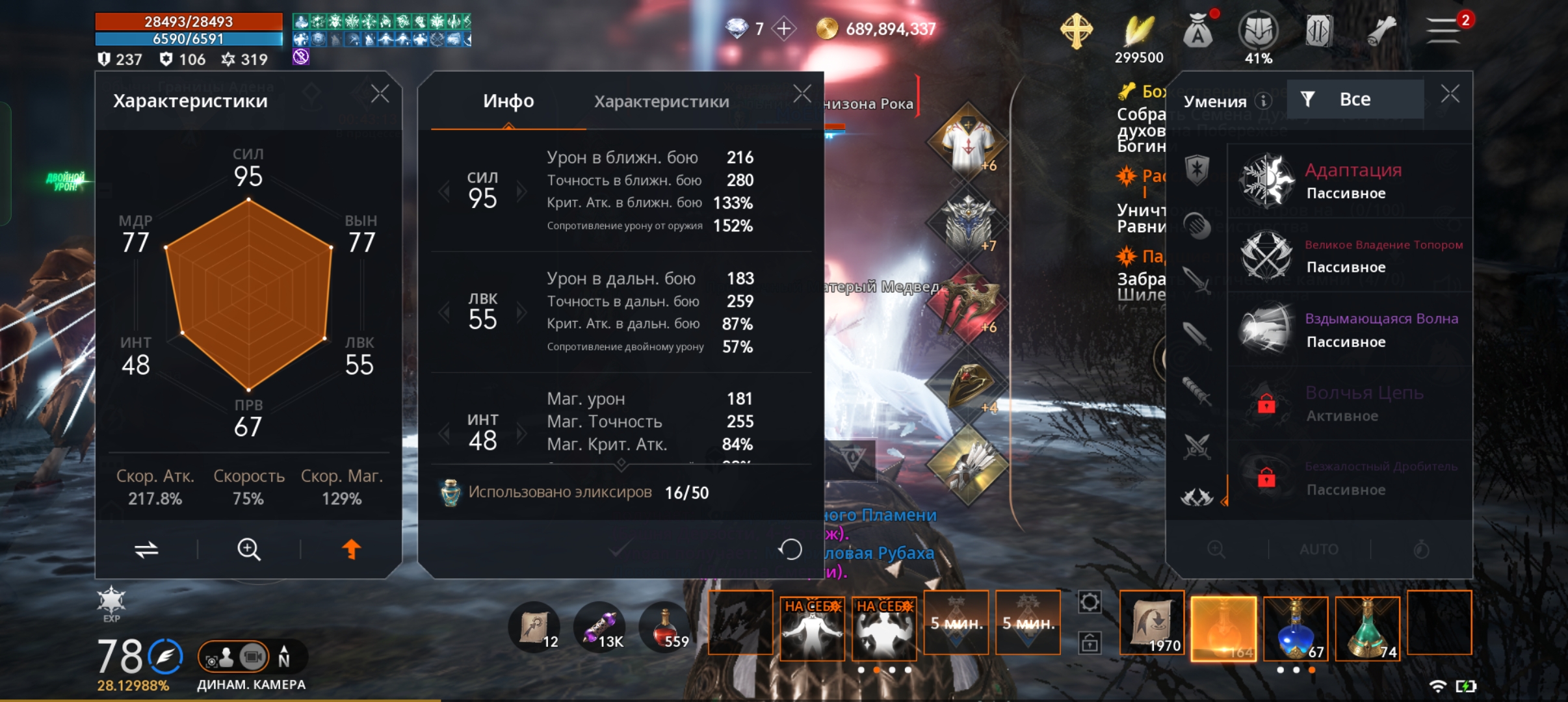The width and height of the screenshot is (1568, 702).
Task: Increase СИЛ with the right arrow
Action: click(x=521, y=191)
